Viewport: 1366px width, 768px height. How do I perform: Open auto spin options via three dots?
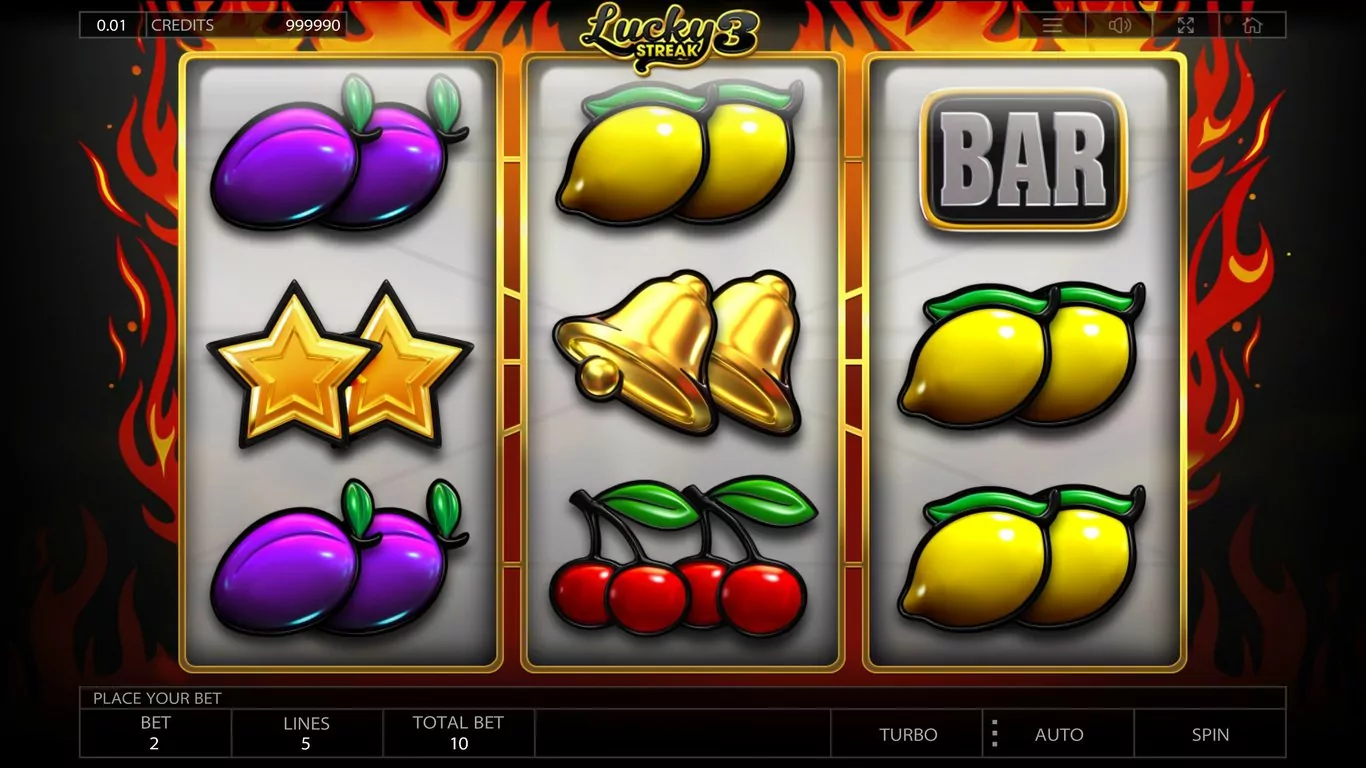[x=994, y=734]
